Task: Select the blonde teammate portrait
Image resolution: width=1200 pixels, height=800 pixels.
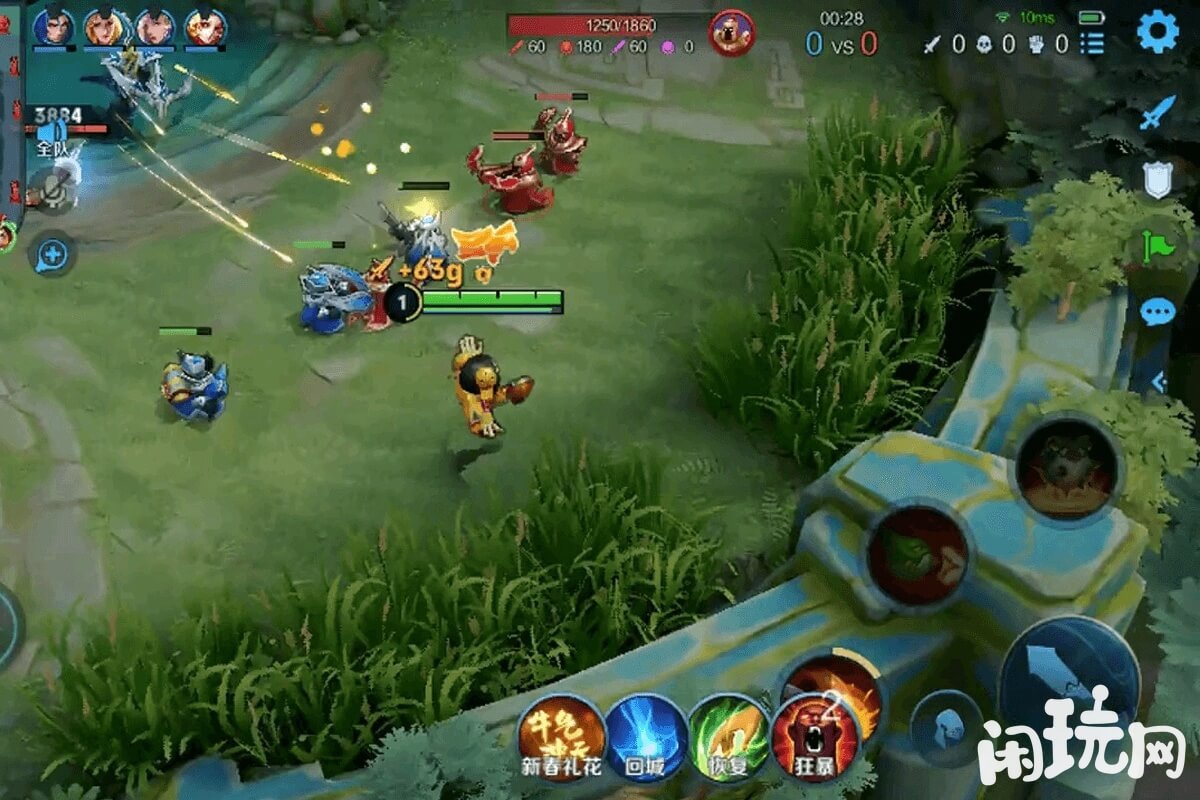Action: (104, 27)
